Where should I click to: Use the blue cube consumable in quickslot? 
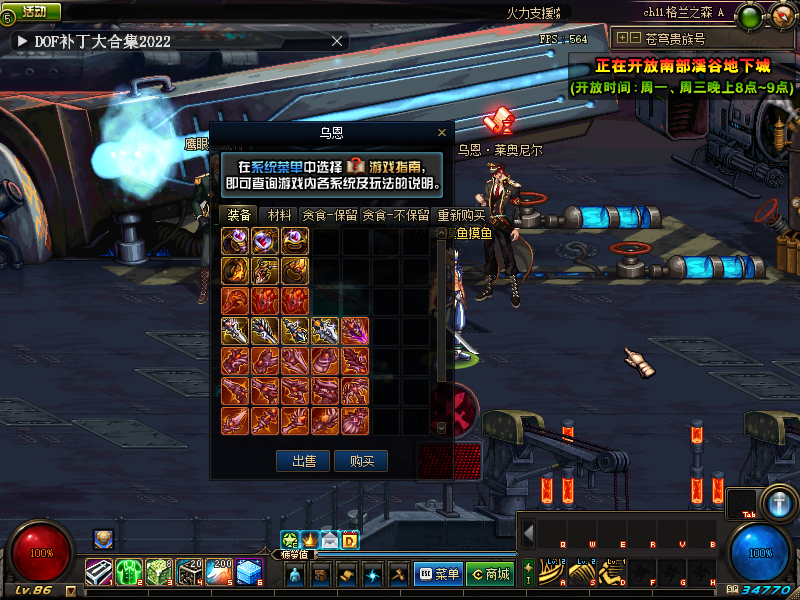(250, 573)
